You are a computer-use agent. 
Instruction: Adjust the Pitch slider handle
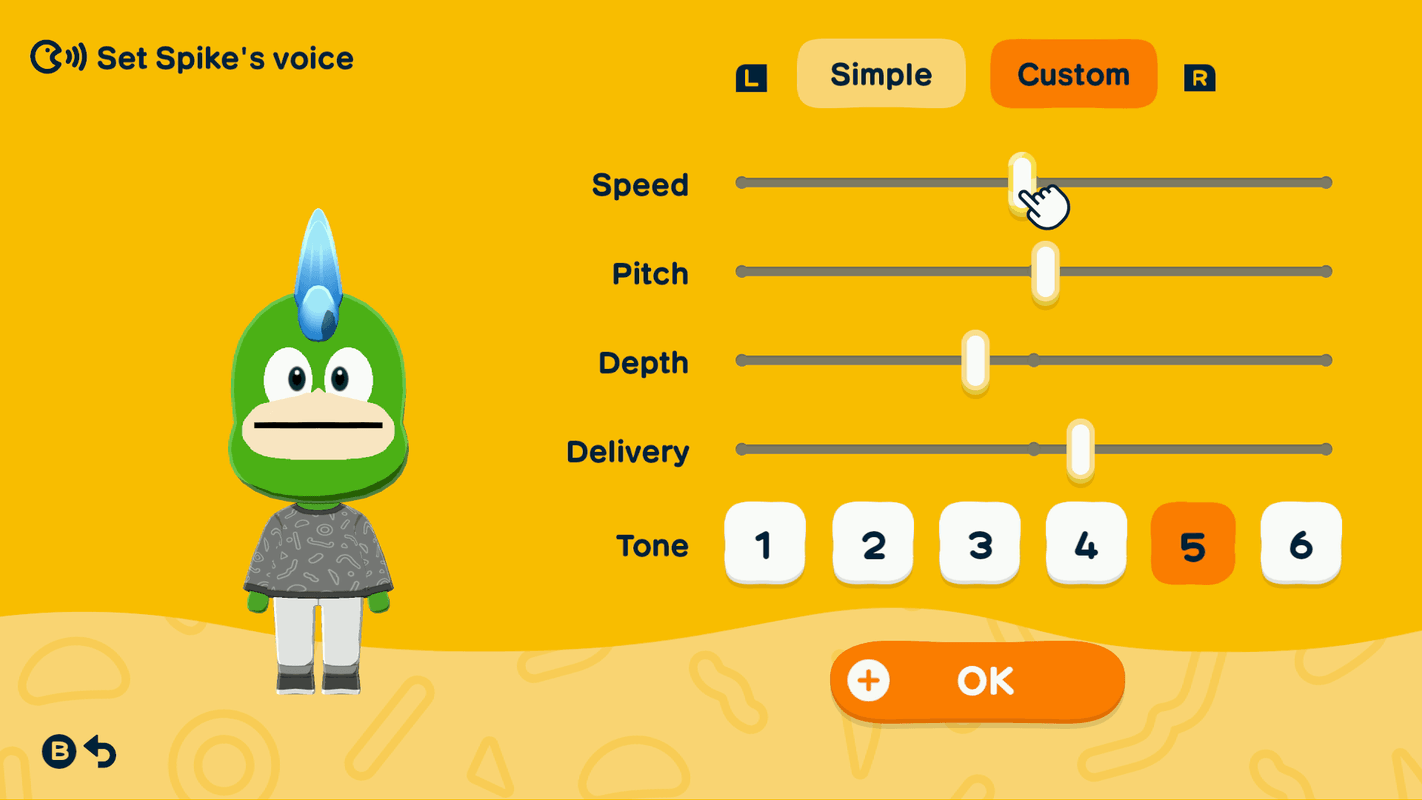tap(1044, 271)
